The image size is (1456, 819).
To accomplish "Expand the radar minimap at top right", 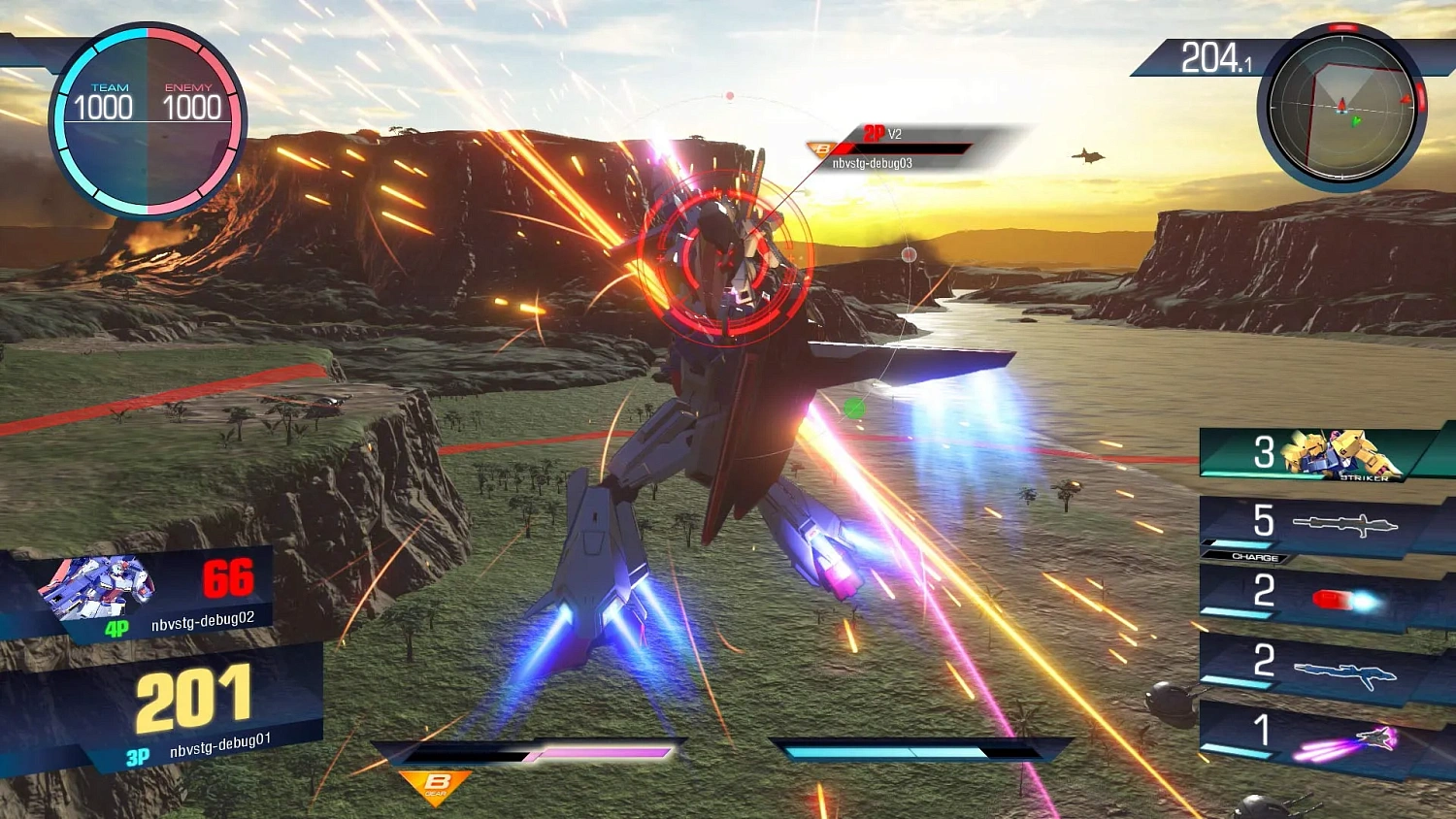I will (1340, 110).
